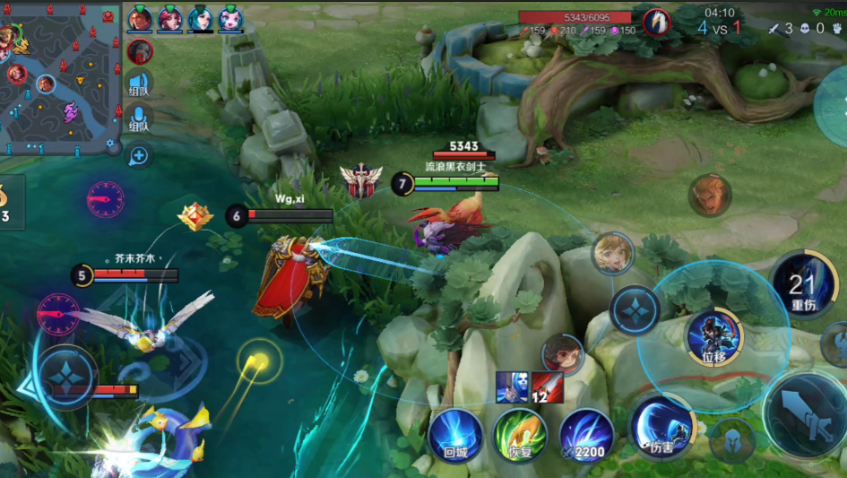Click the orange-haired enemy hero portrait

(708, 194)
